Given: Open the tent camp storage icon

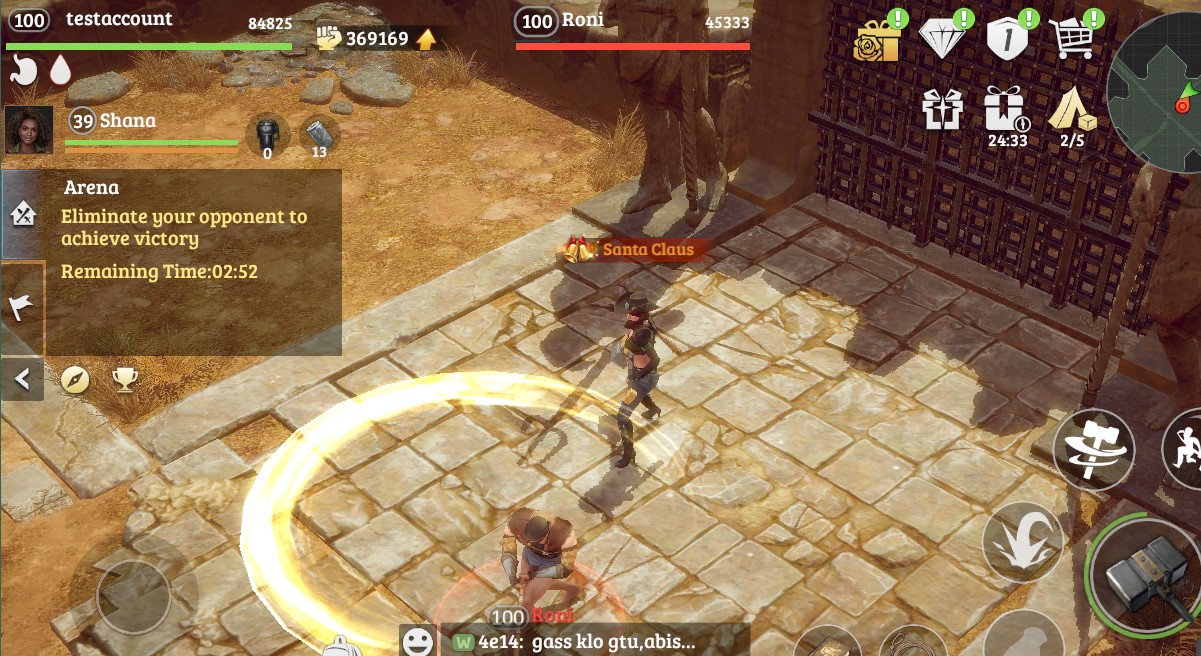Looking at the screenshot, I should click(x=1071, y=110).
